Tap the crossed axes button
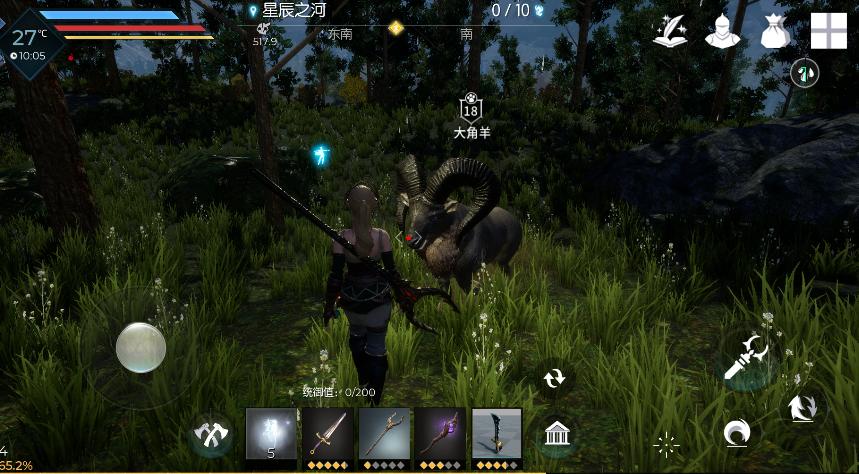This screenshot has height=474, width=859. pos(211,436)
